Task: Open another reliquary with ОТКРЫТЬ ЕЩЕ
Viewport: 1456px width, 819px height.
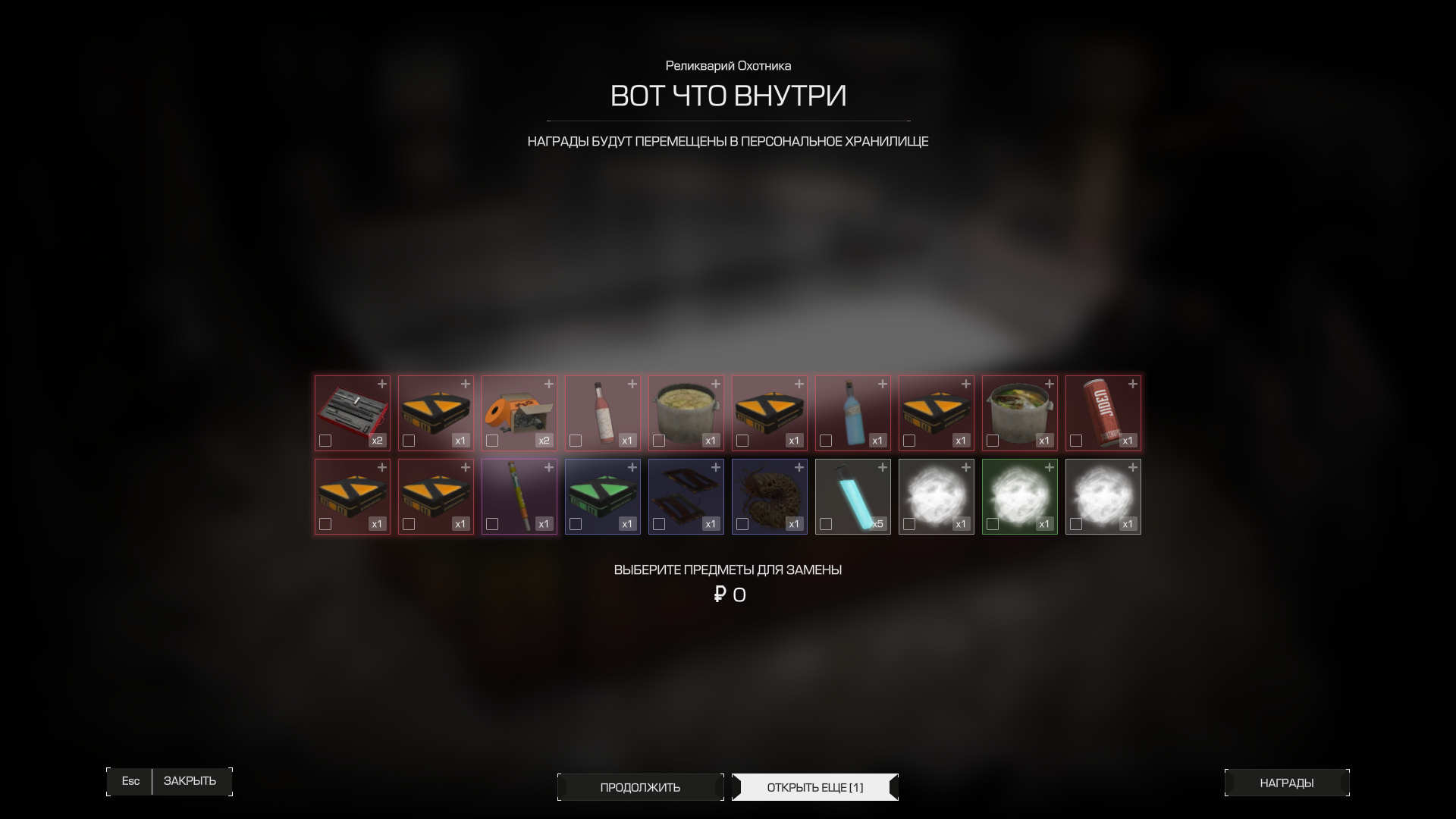Action: pos(814,787)
